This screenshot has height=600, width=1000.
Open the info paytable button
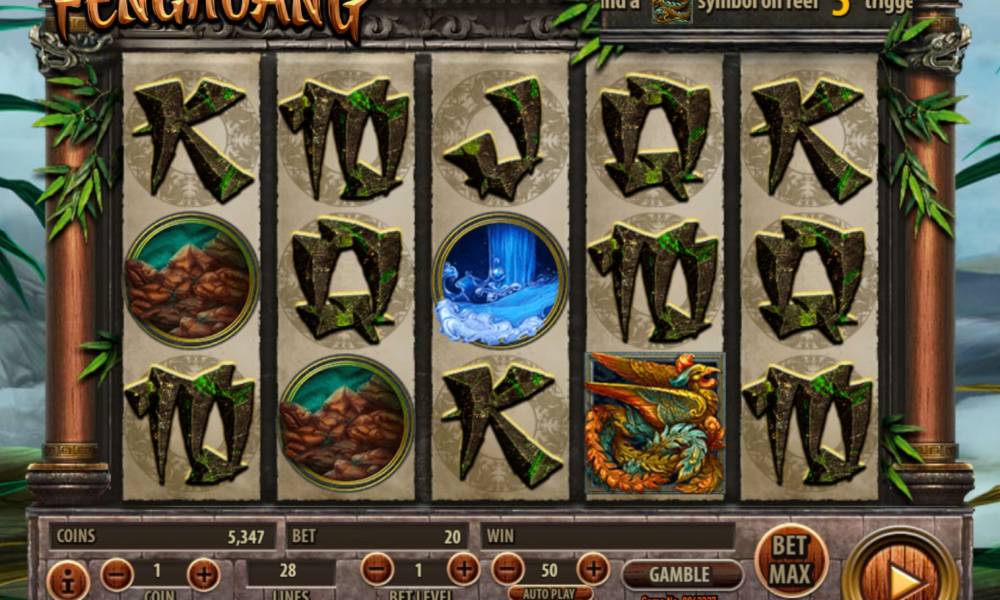pos(68,580)
